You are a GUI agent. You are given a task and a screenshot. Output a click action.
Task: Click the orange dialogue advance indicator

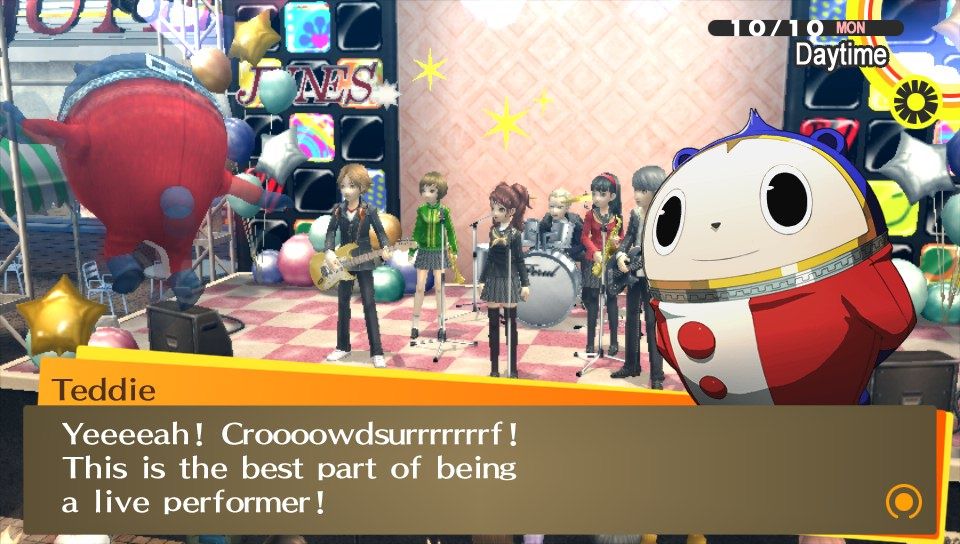point(903,501)
